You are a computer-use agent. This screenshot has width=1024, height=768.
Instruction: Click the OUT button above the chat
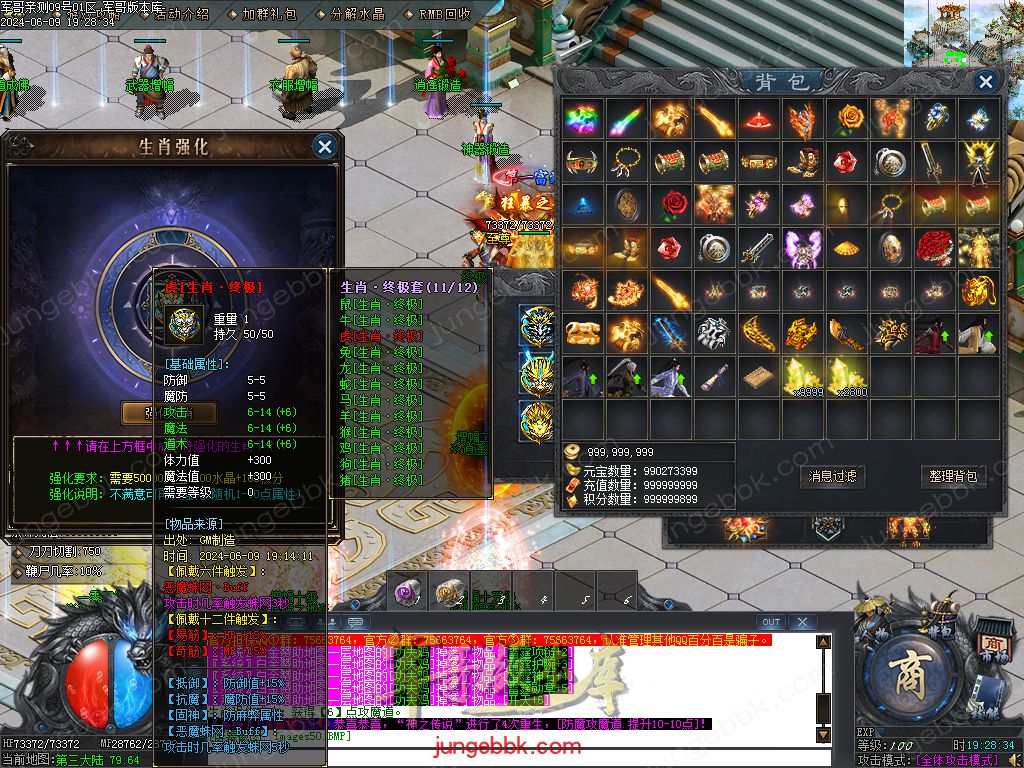771,623
